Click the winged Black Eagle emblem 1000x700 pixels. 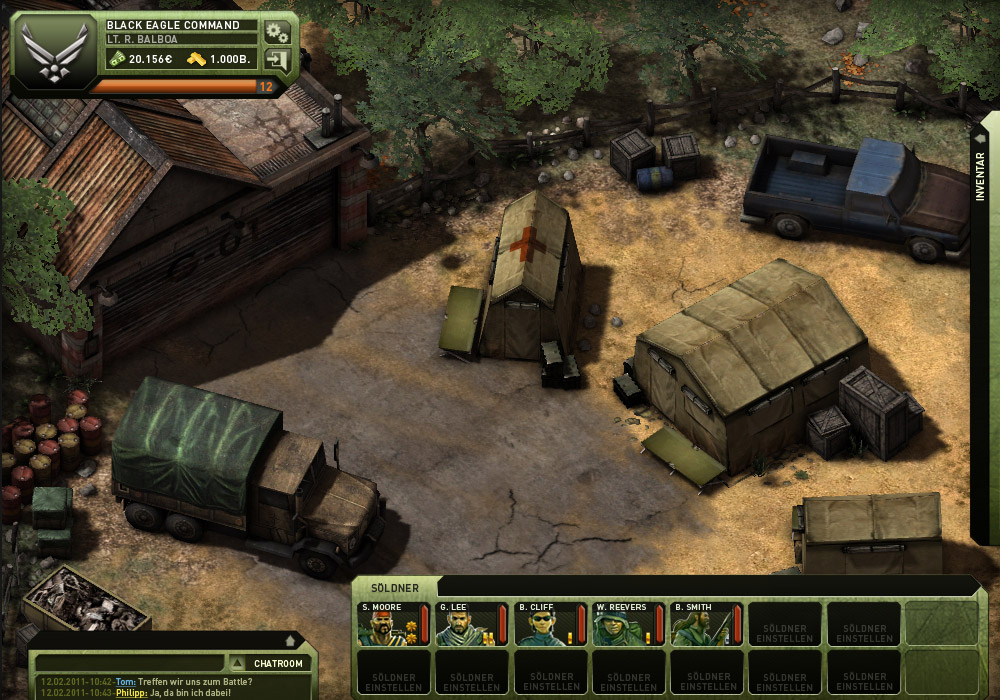pos(48,52)
